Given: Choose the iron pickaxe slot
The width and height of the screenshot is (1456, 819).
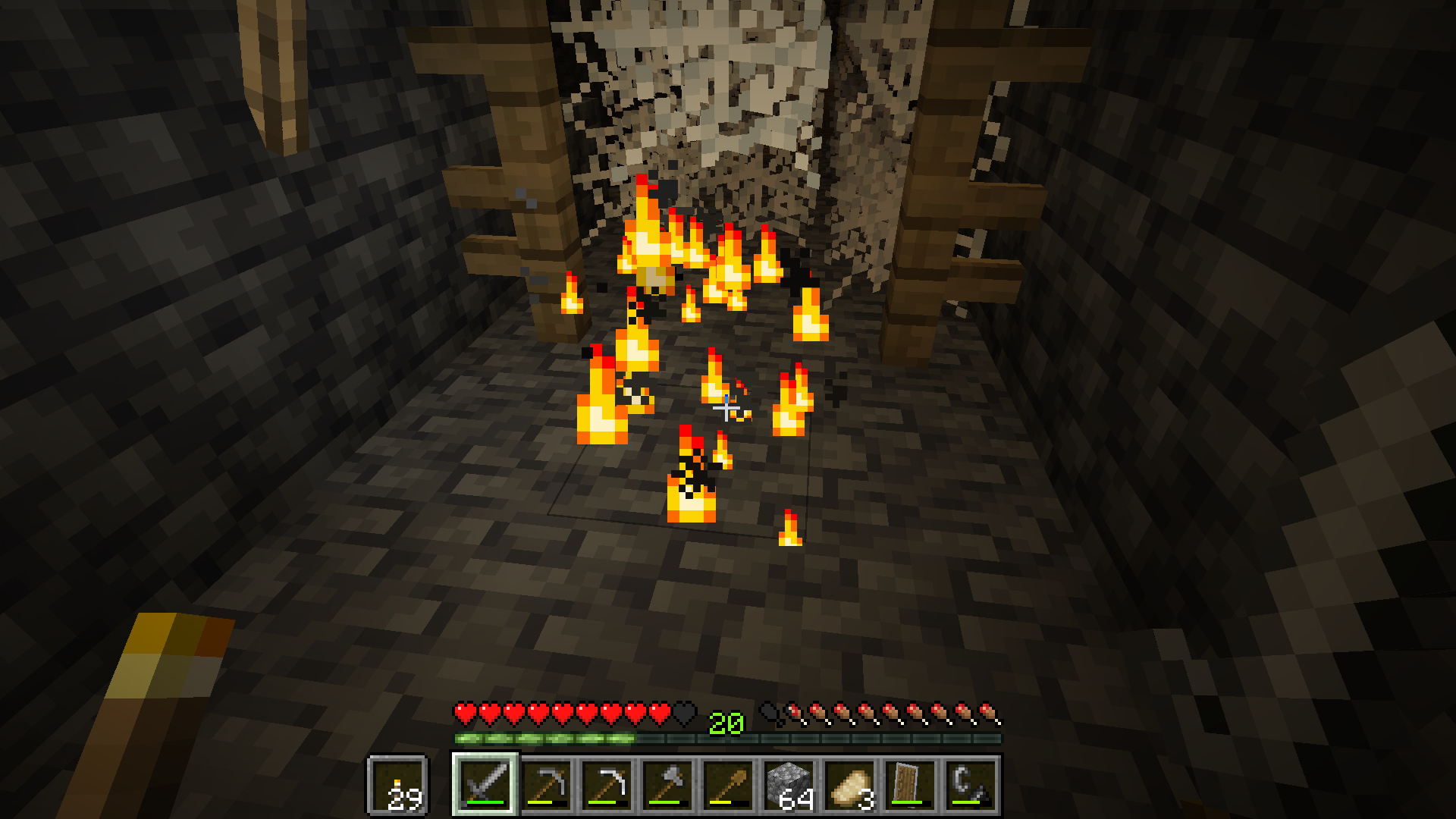Looking at the screenshot, I should pyautogui.click(x=607, y=785).
